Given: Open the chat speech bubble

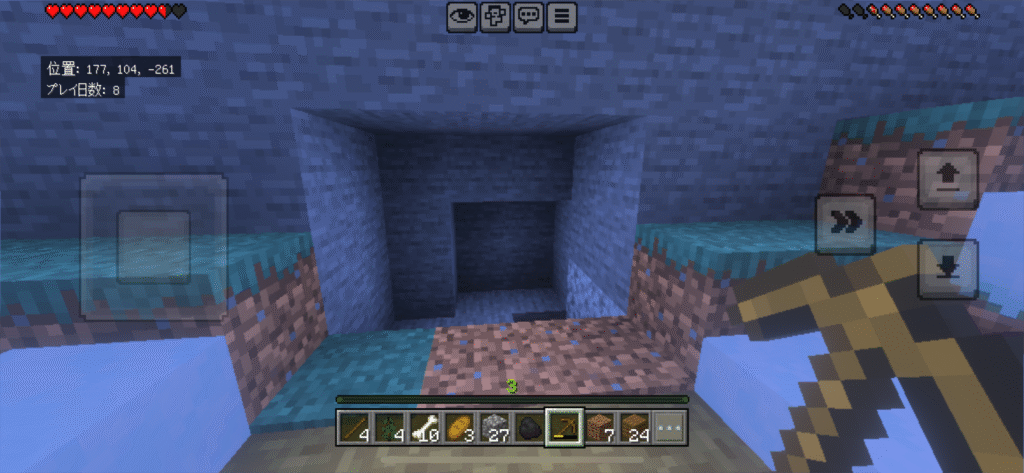Looking at the screenshot, I should point(529,16).
